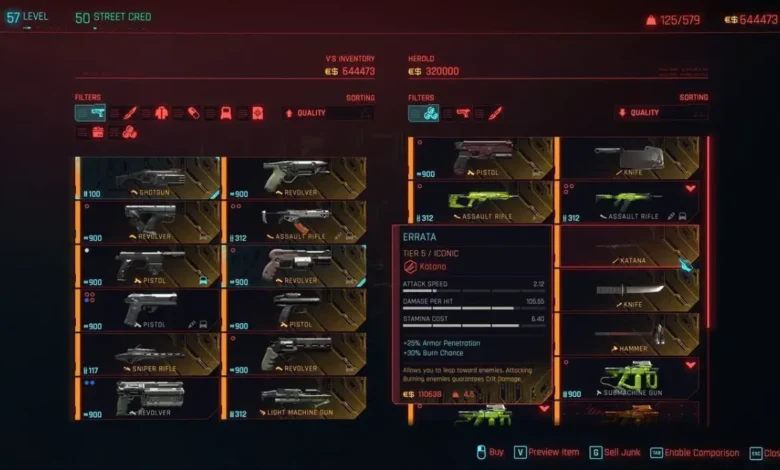
Task: Filter Herold's stock by ranged gun icon
Action: 462,113
